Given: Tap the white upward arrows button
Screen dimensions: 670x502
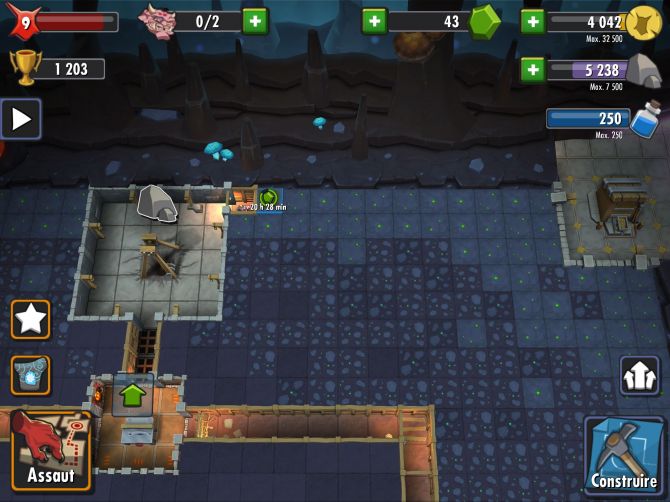Looking at the screenshot, I should (639, 376).
